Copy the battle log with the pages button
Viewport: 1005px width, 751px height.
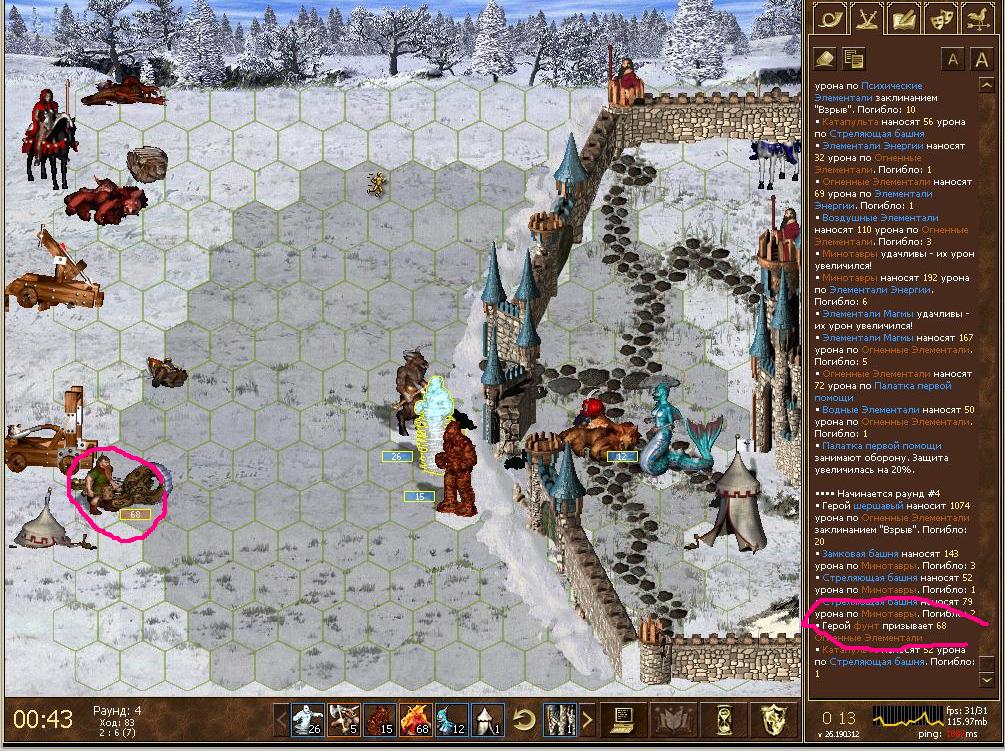853,59
